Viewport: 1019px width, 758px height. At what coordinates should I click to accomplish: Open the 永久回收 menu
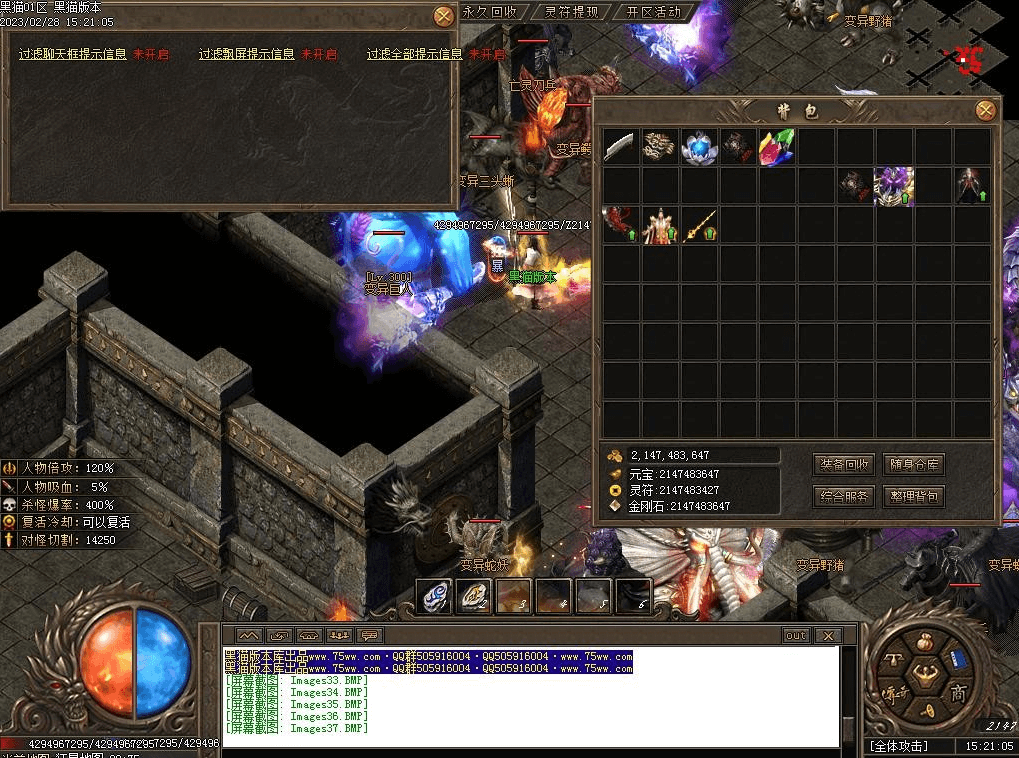click(x=490, y=12)
